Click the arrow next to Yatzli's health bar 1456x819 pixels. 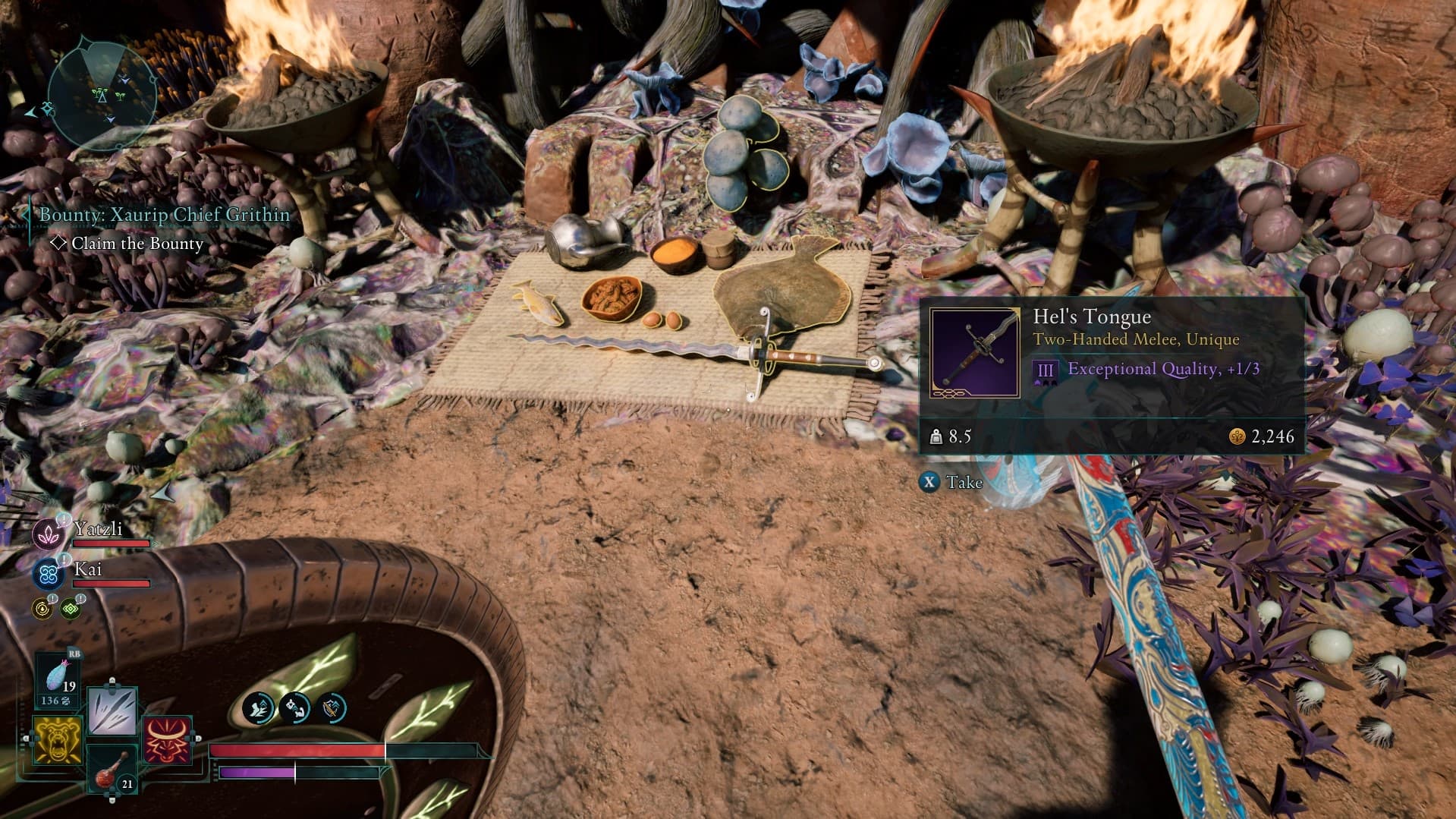(153, 543)
